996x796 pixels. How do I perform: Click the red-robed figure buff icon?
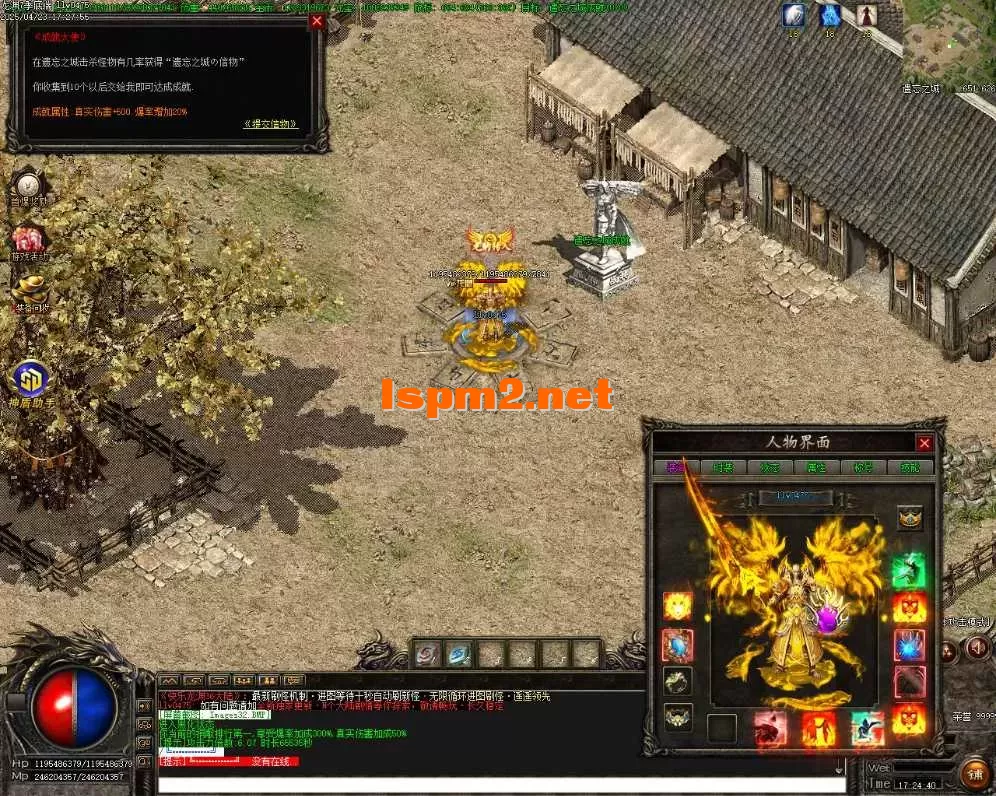pos(866,16)
